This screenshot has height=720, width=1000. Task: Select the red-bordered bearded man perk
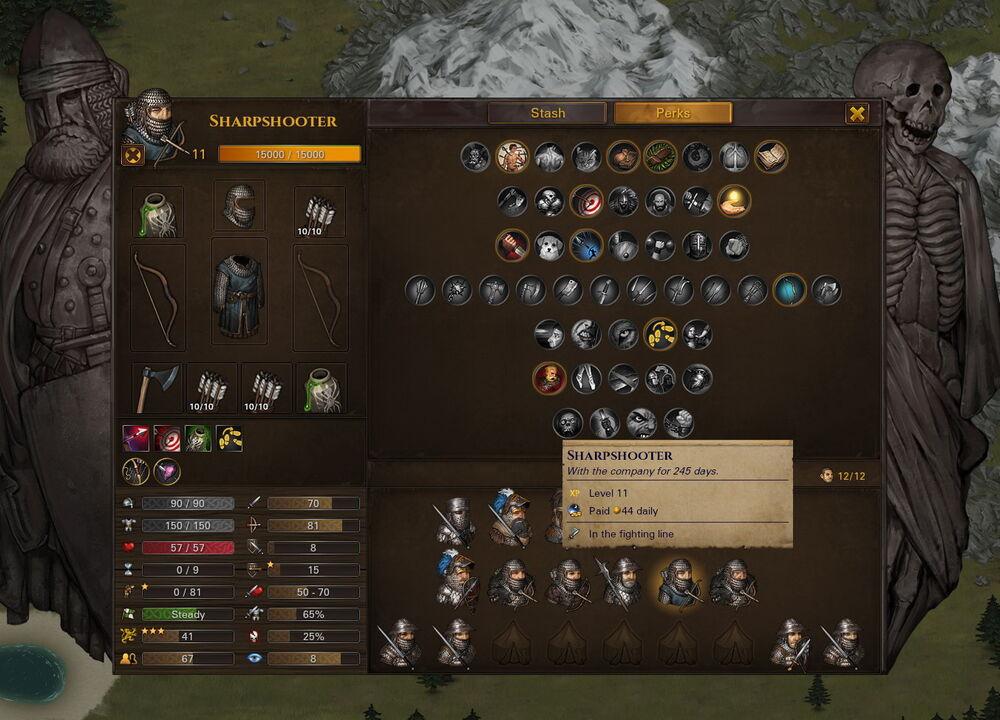550,378
